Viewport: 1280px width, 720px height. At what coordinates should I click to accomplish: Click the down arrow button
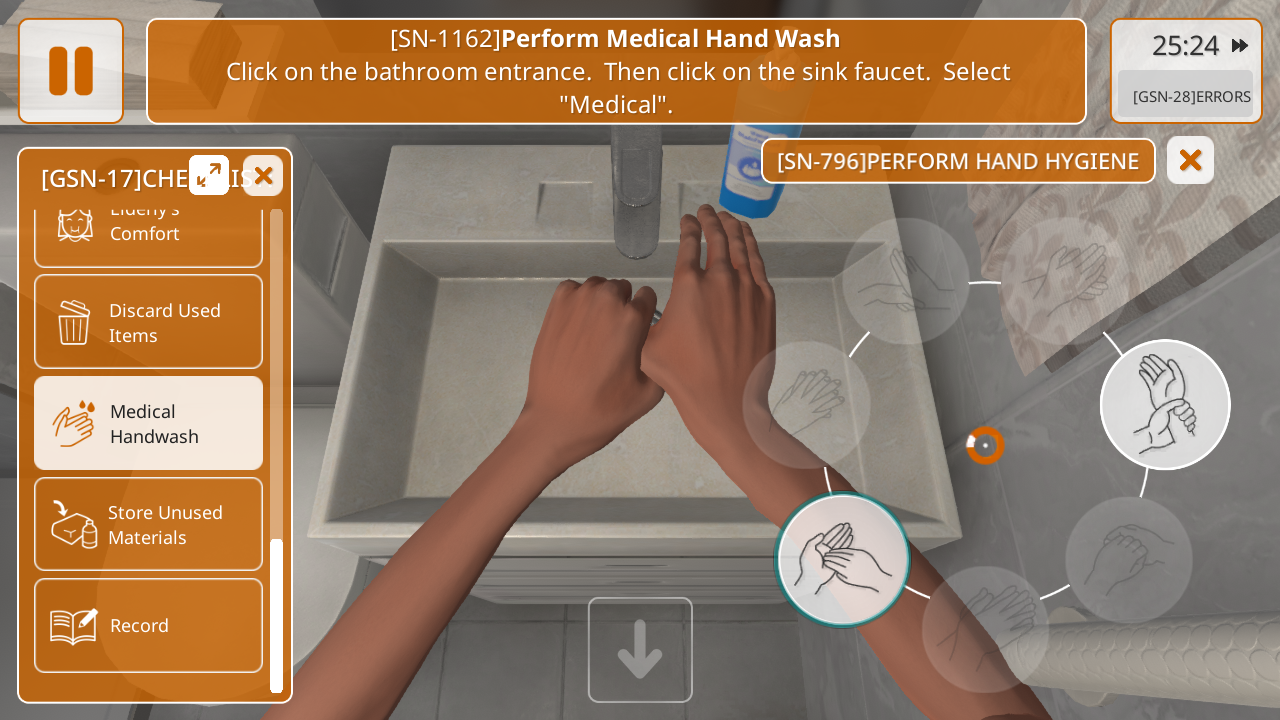click(x=640, y=650)
